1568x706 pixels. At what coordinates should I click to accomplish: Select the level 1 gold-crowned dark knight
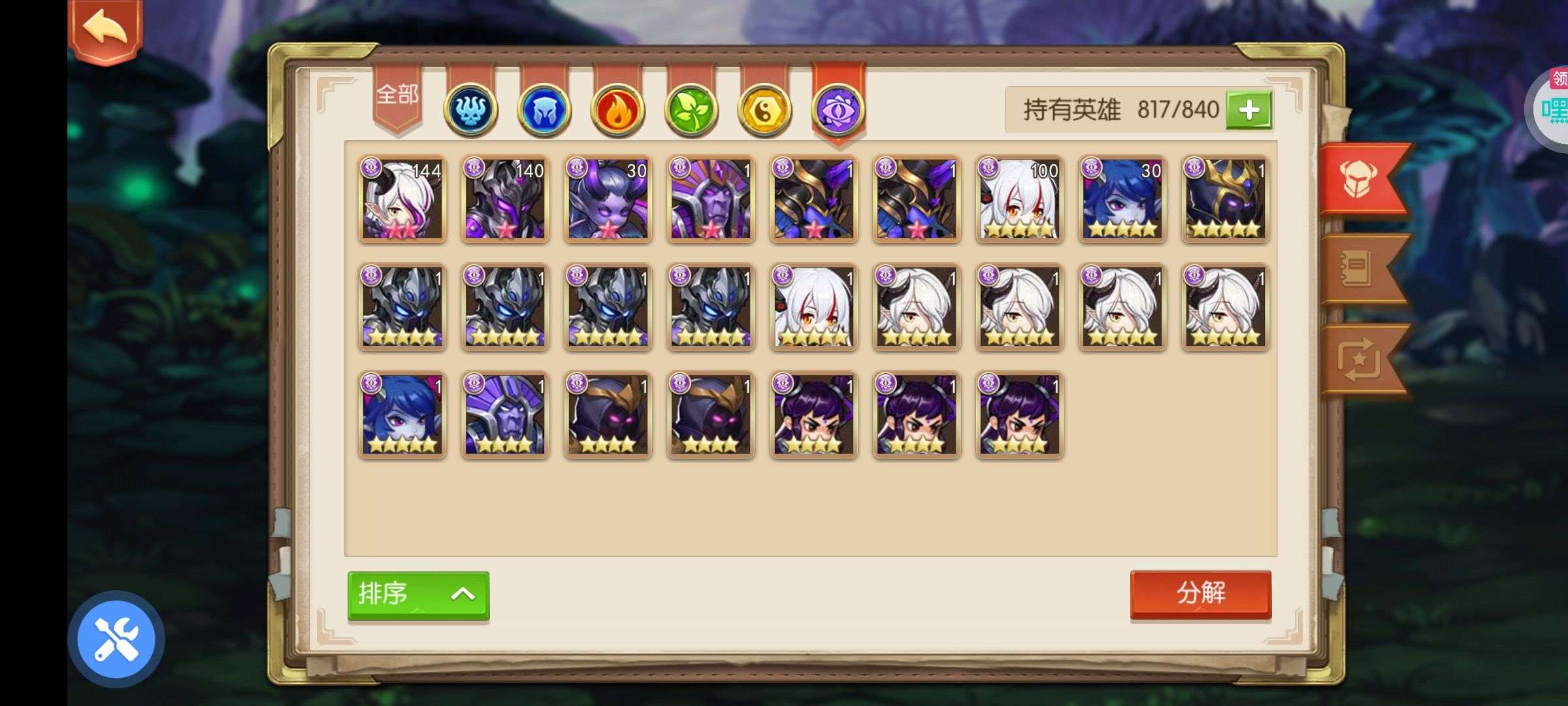coord(1226,199)
